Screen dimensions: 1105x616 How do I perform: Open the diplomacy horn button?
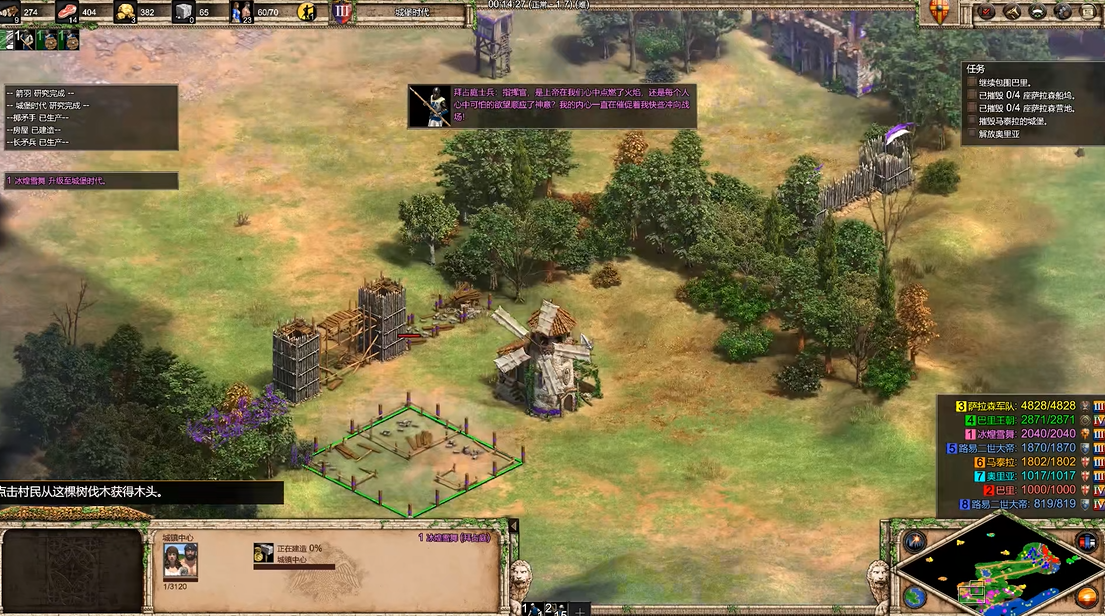(x=1012, y=12)
